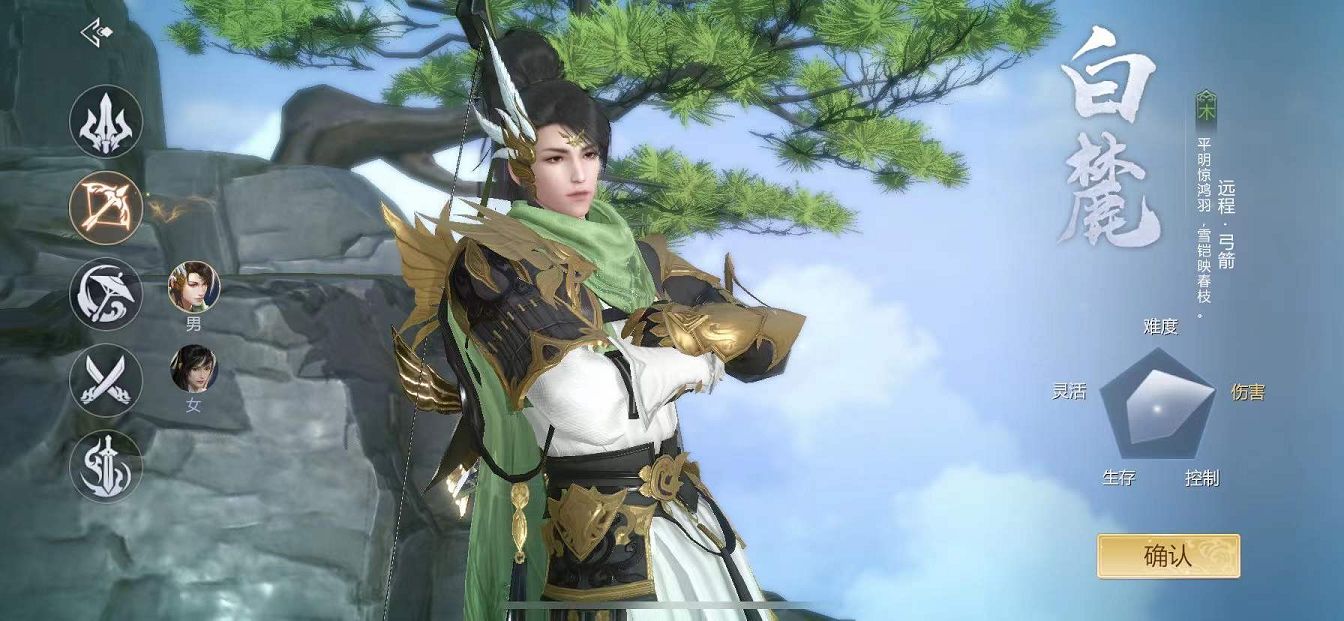Choose the sword class icon
Image resolution: width=1344 pixels, height=621 pixels.
106,466
